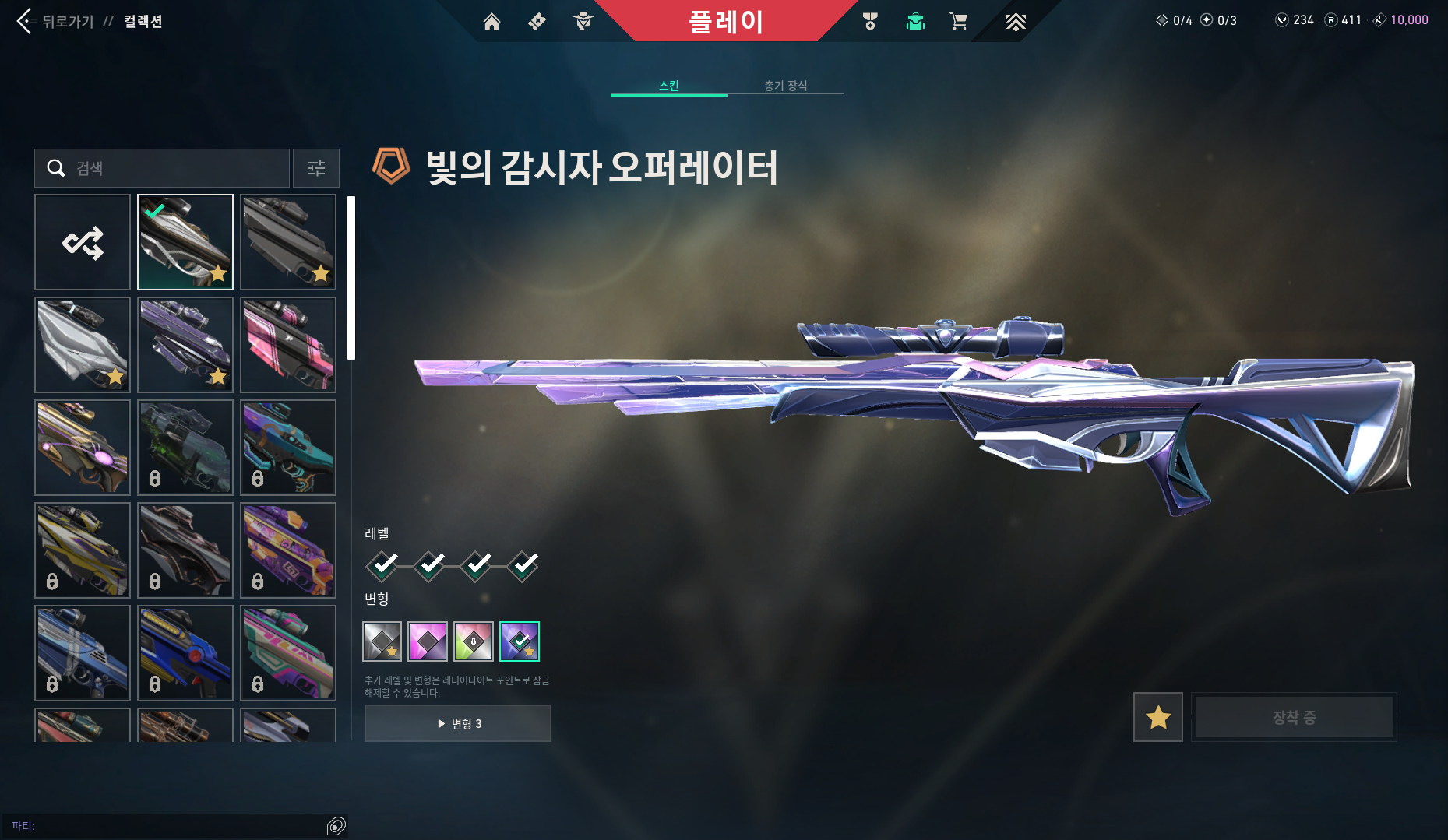Click the esports mountain icon in the navbar
The image size is (1448, 840).
tap(1016, 21)
